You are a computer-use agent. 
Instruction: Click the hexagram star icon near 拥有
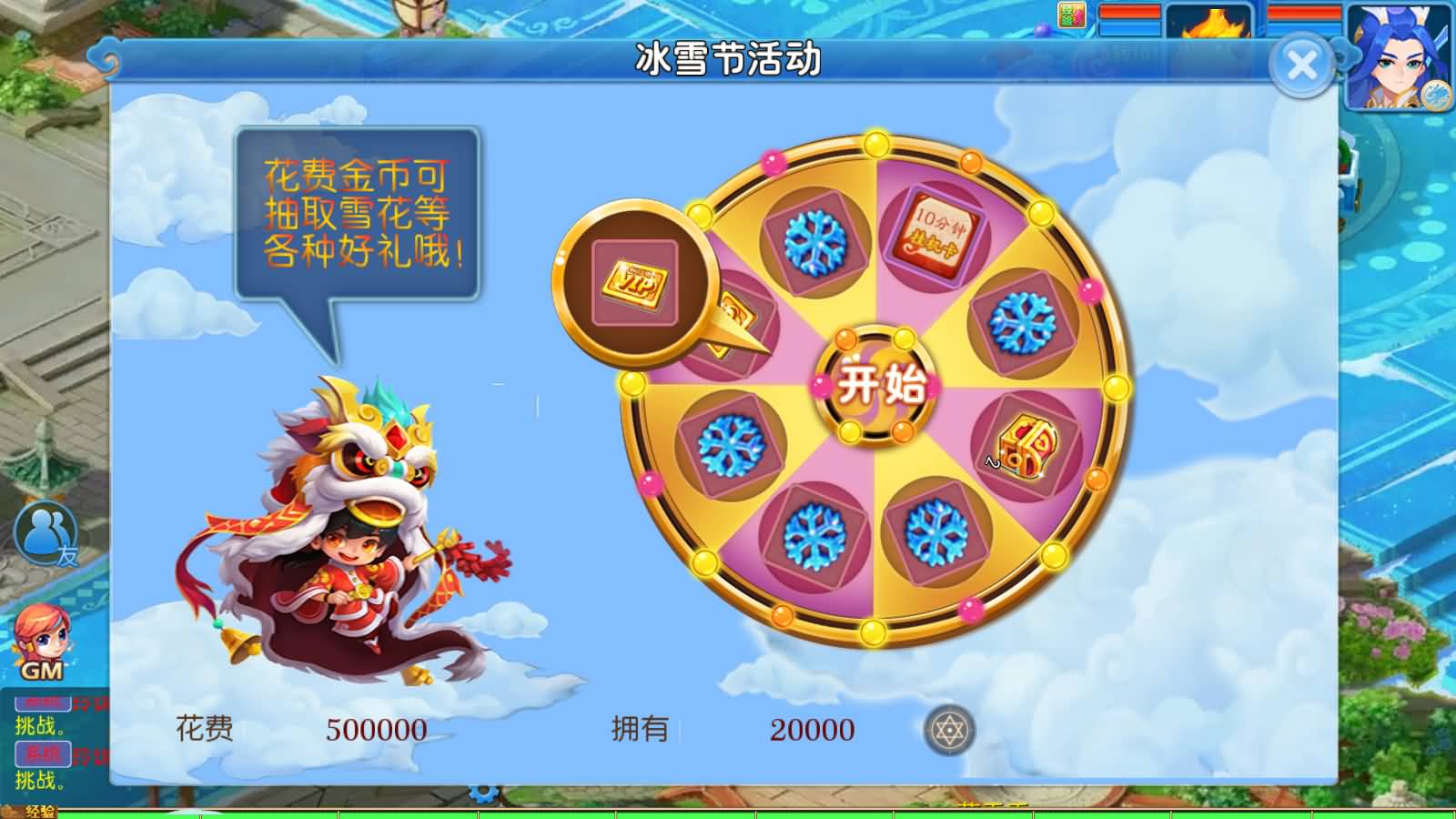point(951,728)
